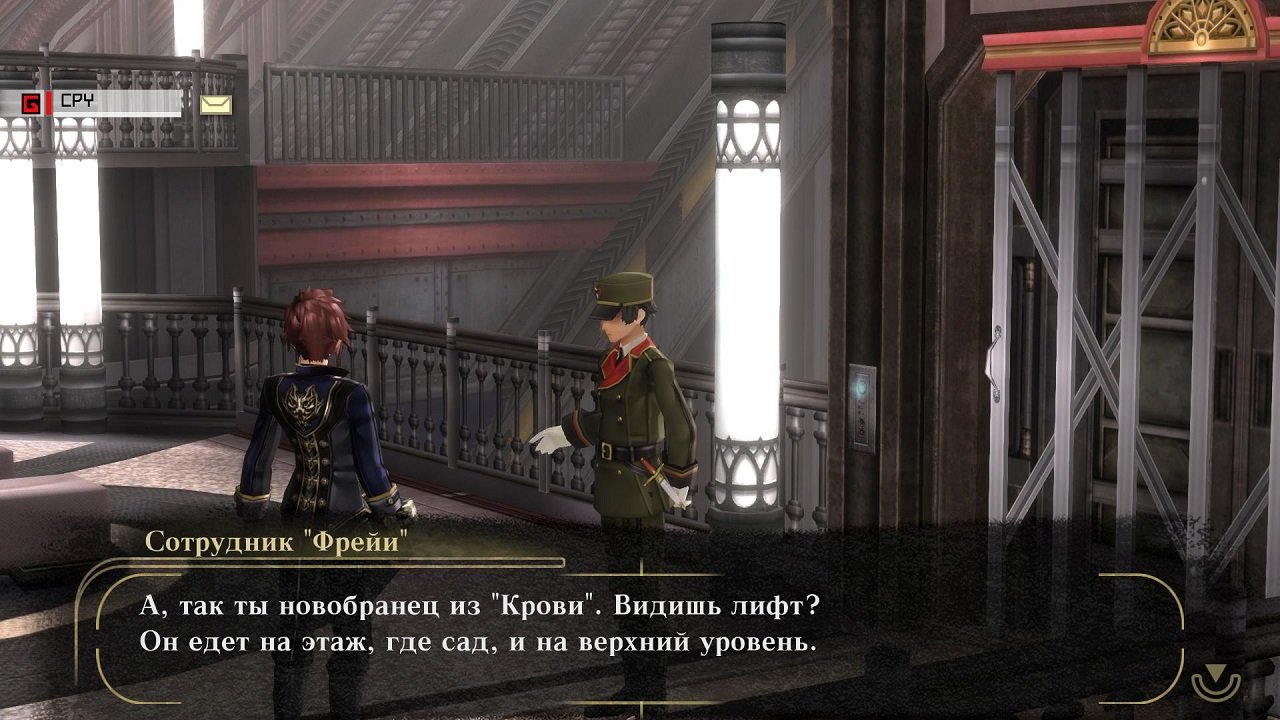Image resolution: width=1280 pixels, height=720 pixels.
Task: Click the red notch beside the G logo
Action: (x=48, y=102)
